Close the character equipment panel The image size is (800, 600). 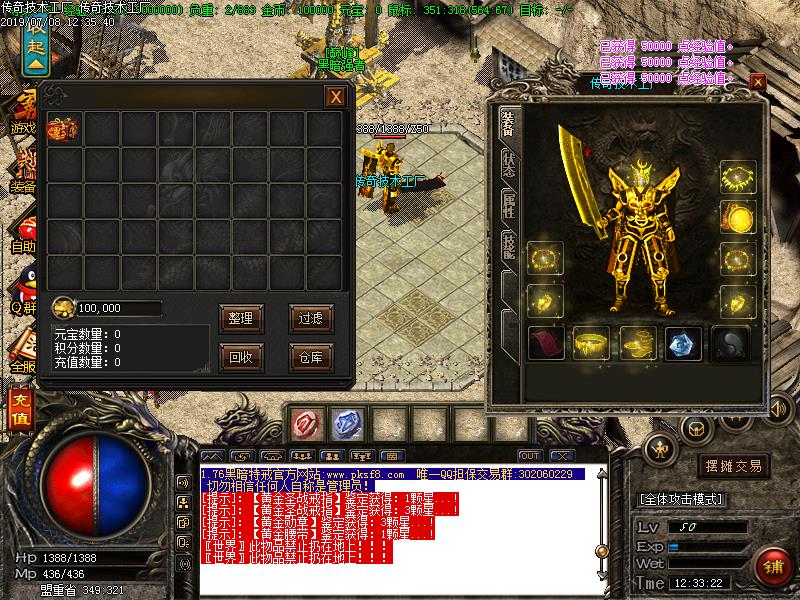757,81
